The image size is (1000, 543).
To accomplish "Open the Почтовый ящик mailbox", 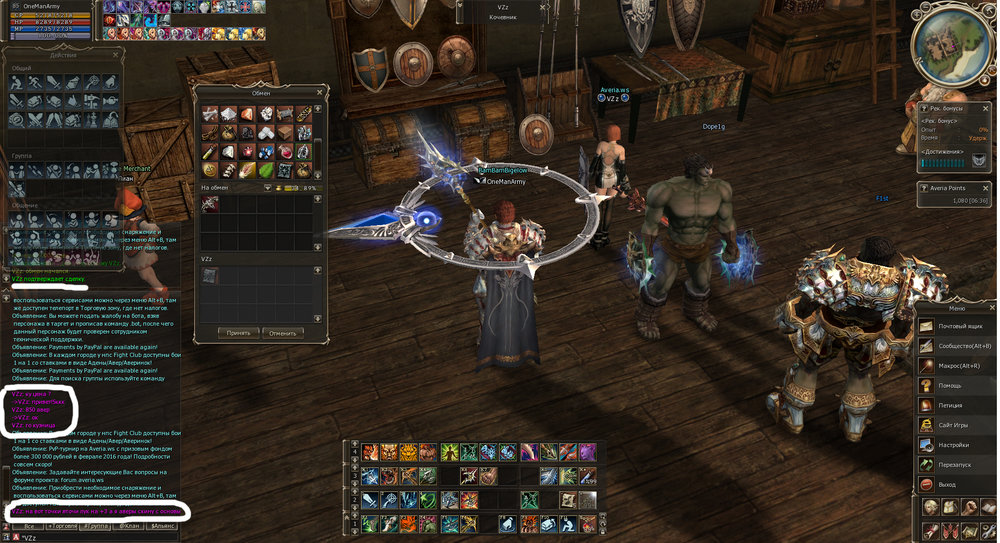I will (958, 326).
